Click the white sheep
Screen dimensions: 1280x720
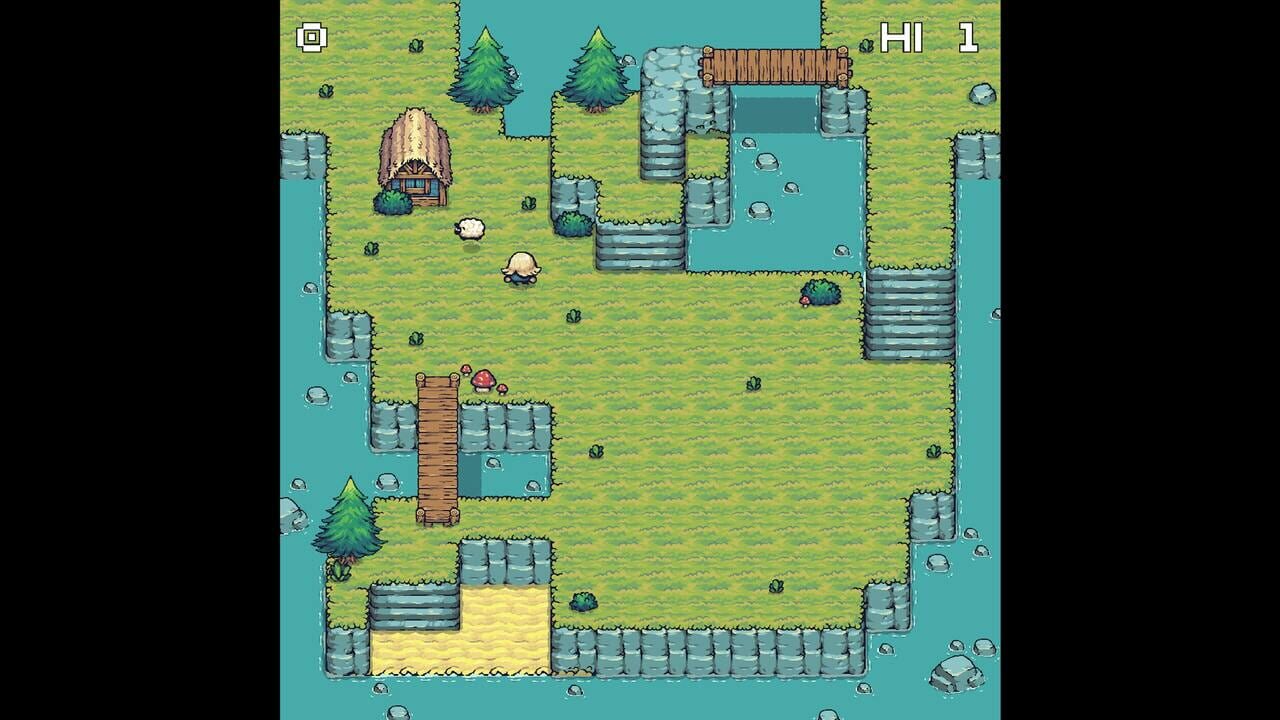tap(468, 228)
